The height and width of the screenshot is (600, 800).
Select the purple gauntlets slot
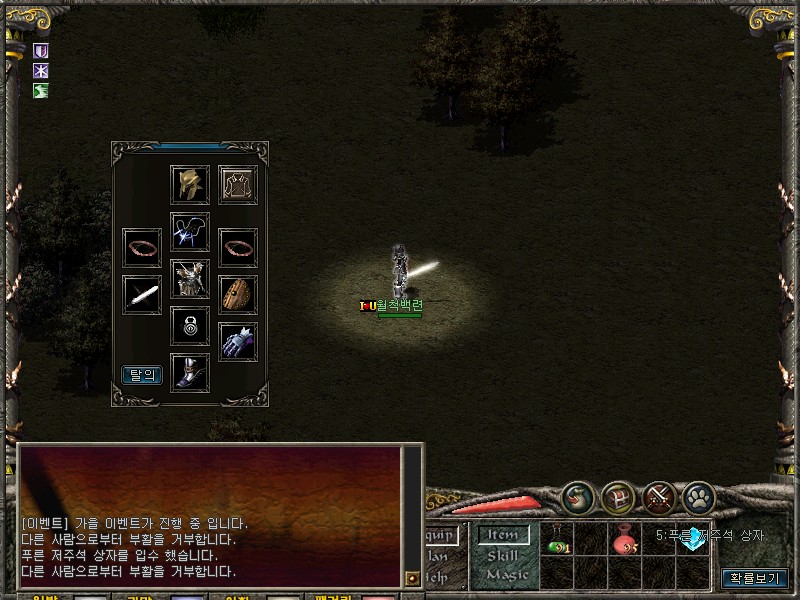[238, 342]
